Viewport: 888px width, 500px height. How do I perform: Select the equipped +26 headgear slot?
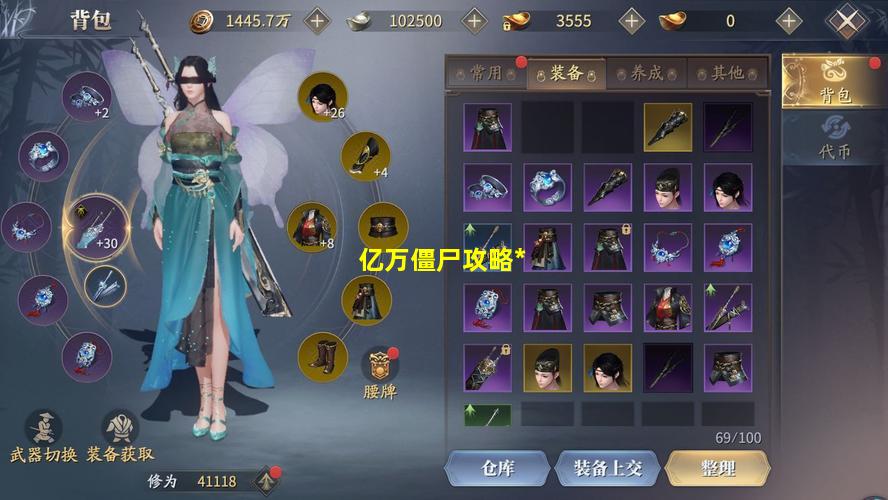[x=322, y=96]
